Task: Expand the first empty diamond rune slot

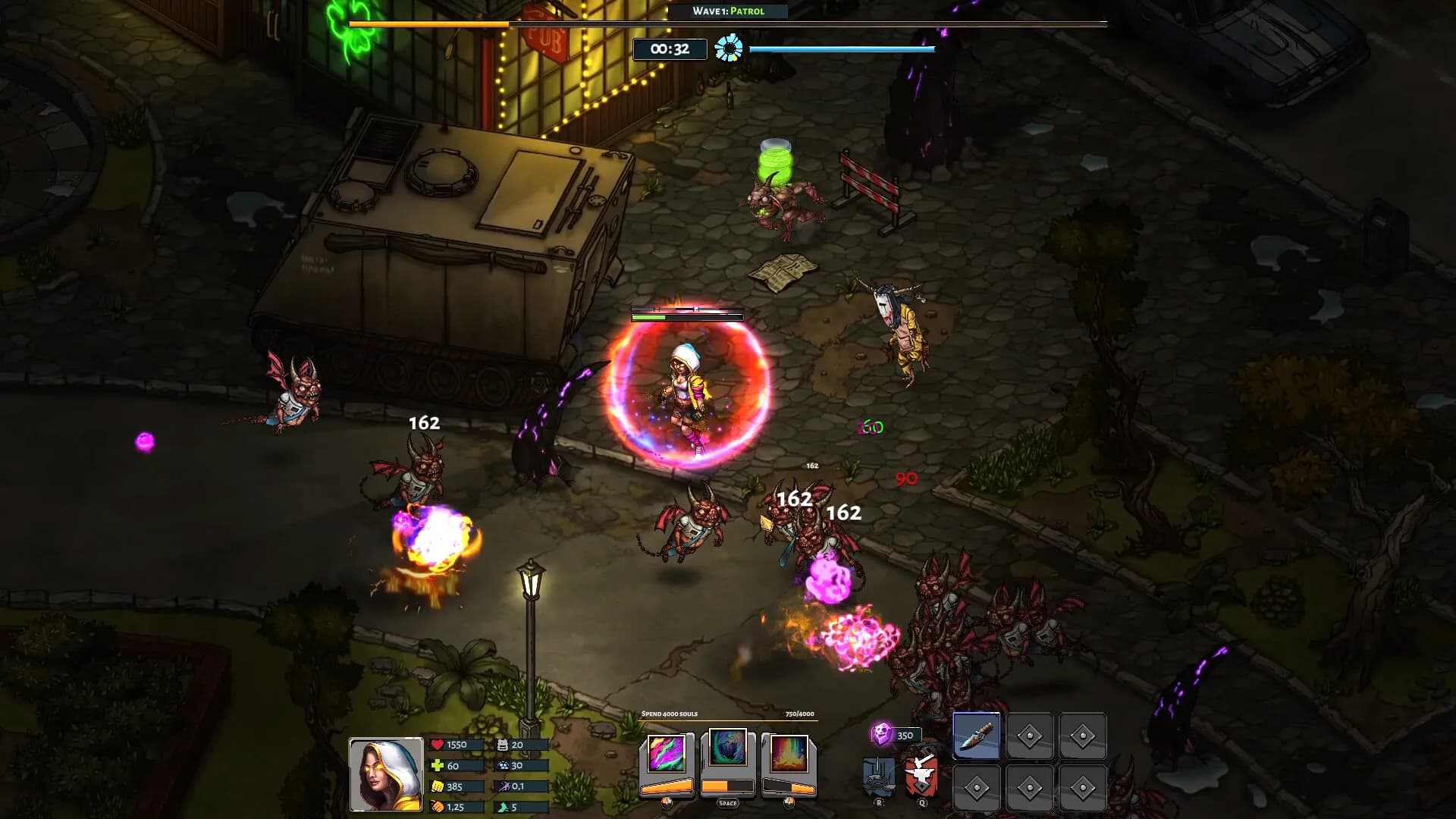Action: pos(1030,736)
